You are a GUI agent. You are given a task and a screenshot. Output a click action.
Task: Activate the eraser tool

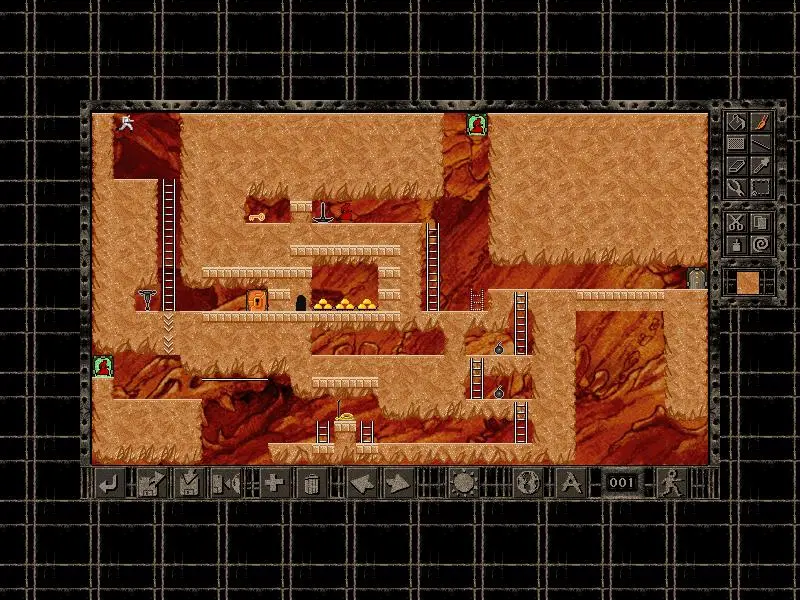point(735,165)
